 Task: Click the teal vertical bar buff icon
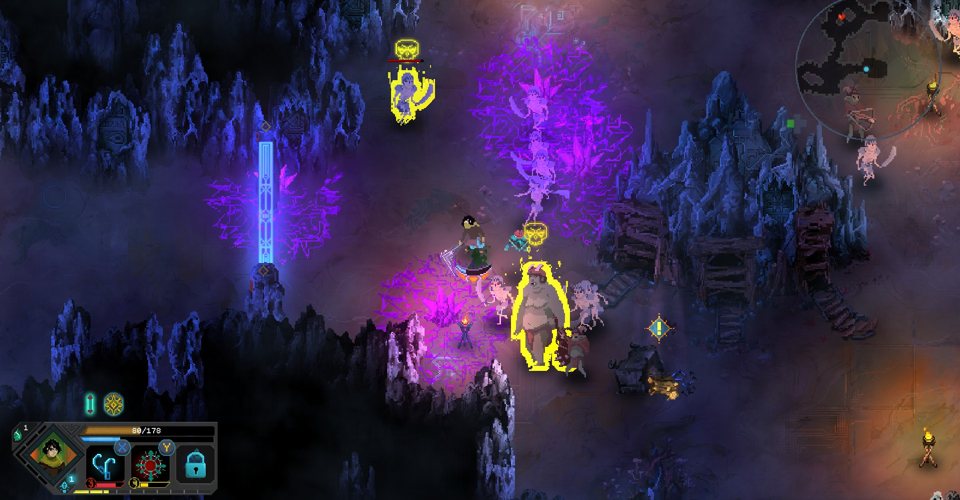(91, 403)
